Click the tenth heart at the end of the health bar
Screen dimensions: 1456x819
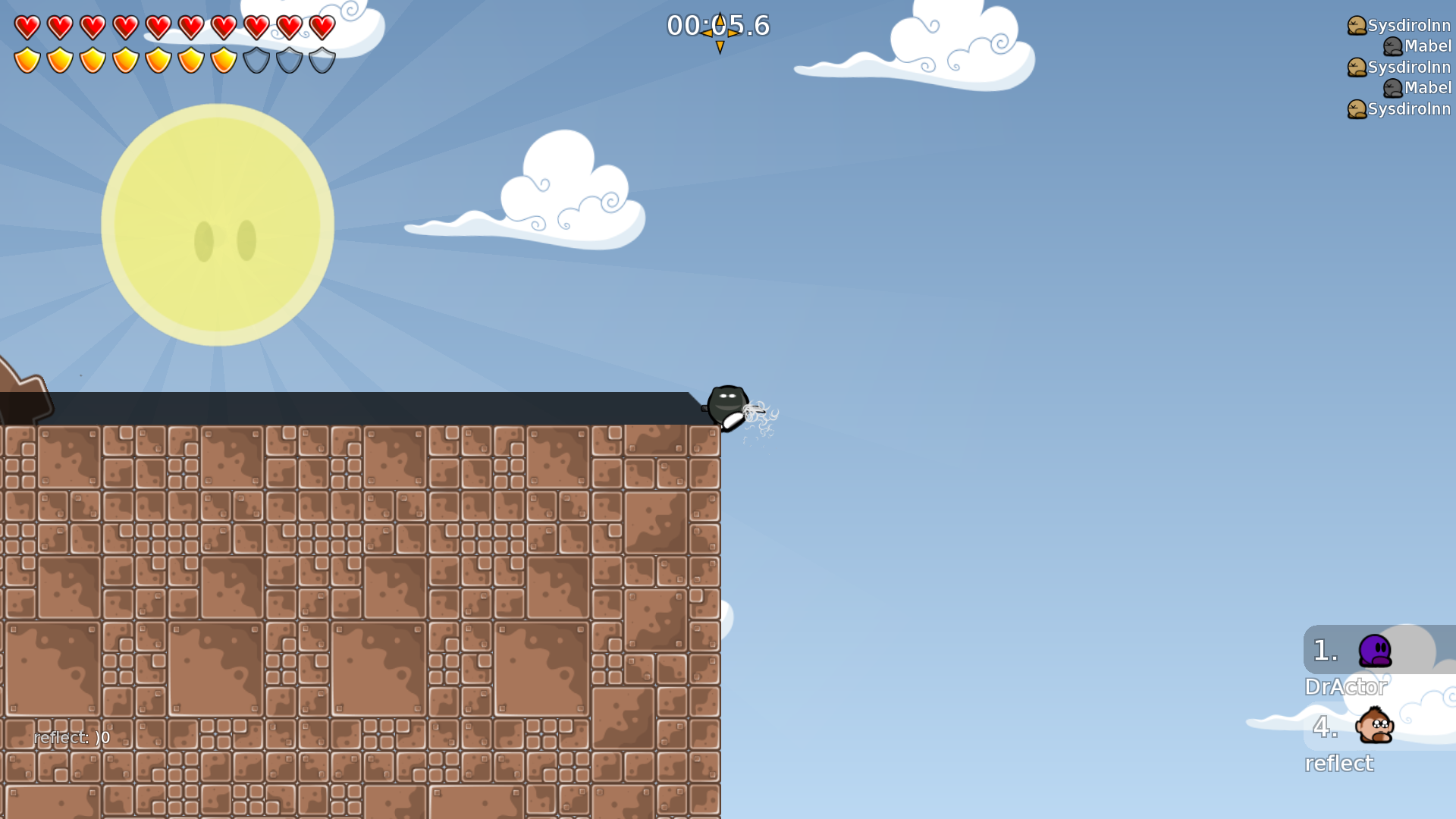click(x=322, y=27)
